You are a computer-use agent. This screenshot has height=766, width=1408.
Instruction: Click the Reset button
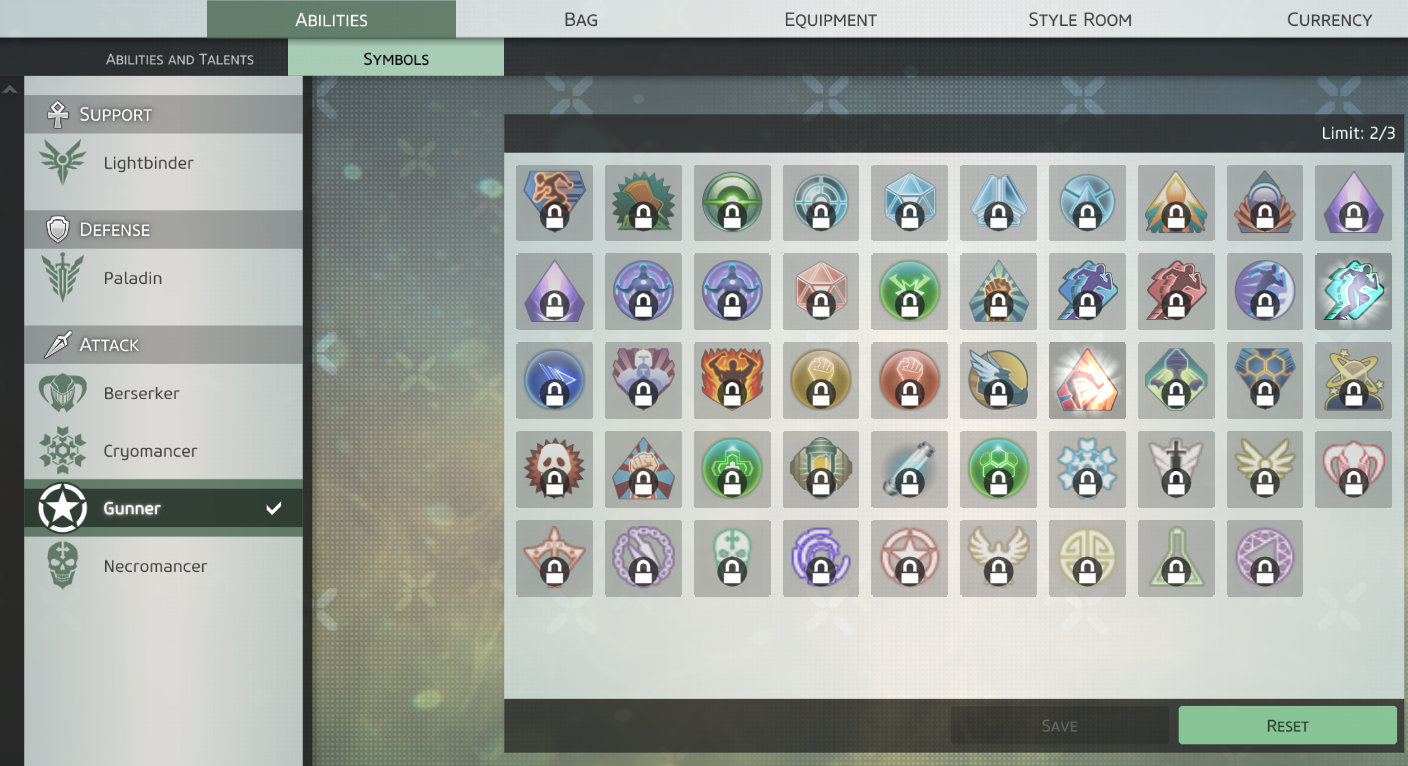click(x=1287, y=725)
